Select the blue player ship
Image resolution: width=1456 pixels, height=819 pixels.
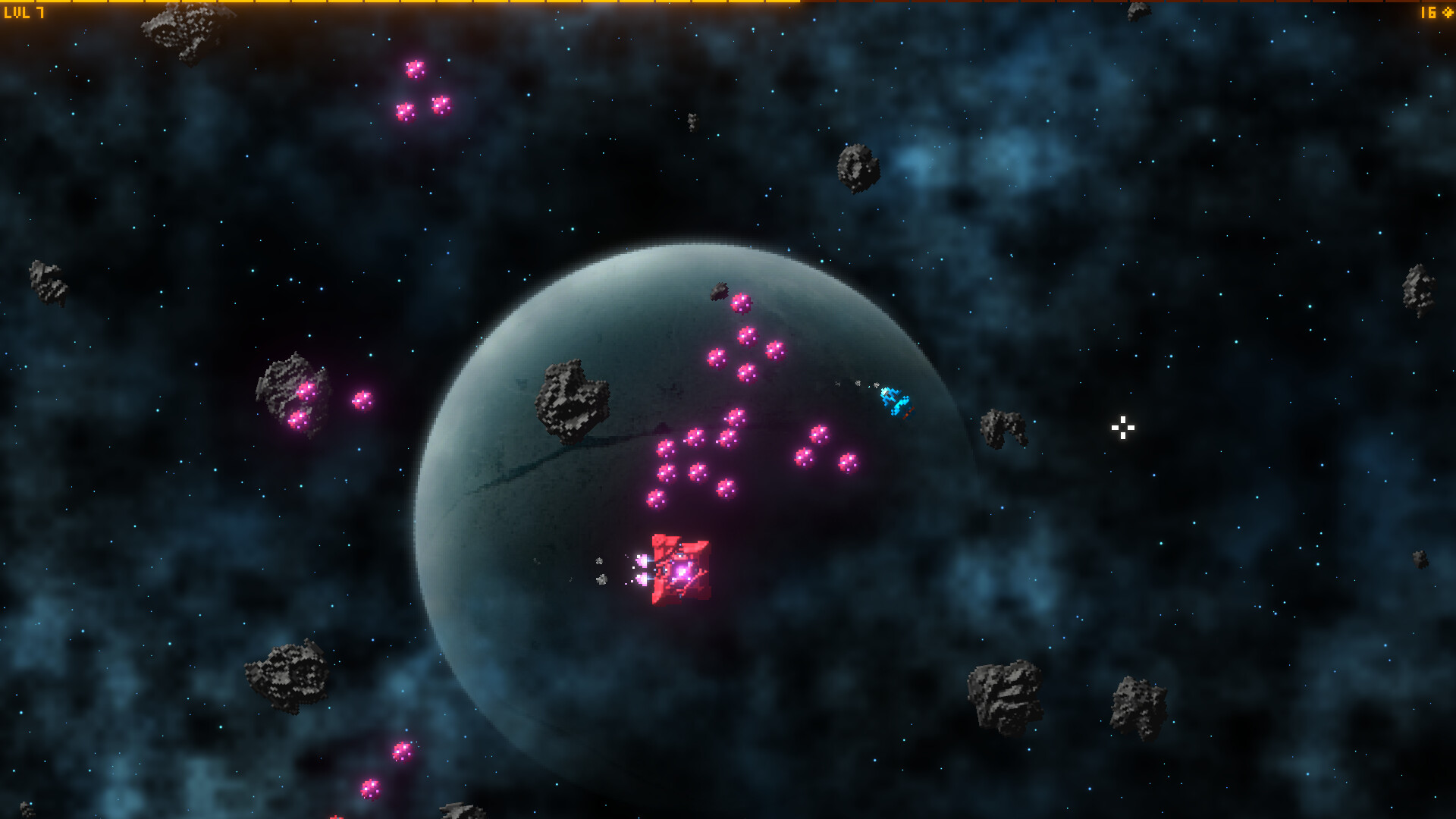point(895,402)
